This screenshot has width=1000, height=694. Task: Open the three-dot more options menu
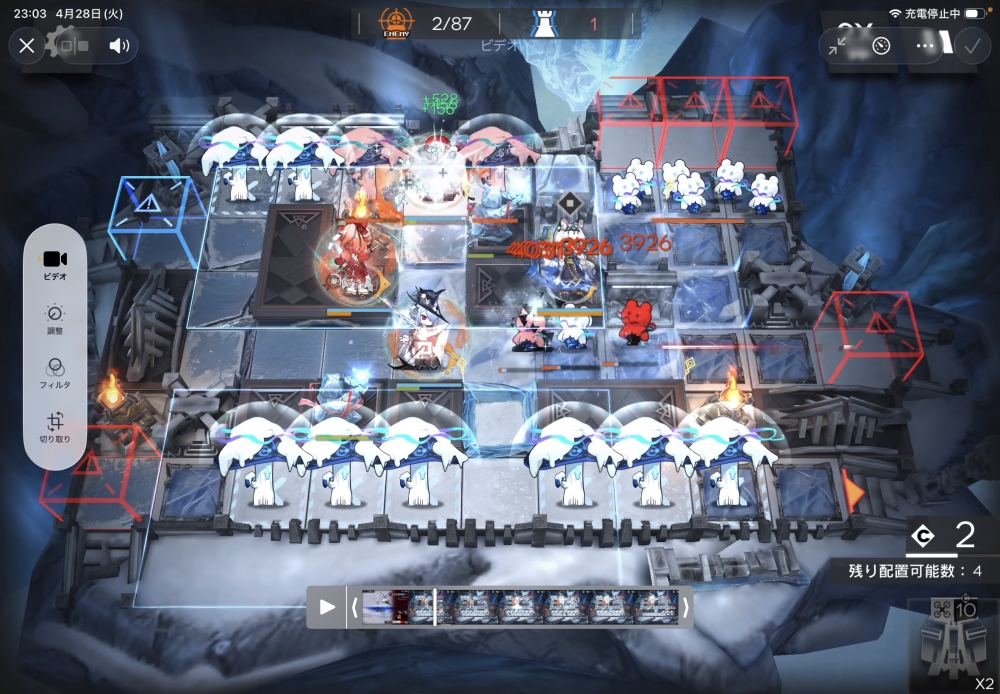pos(925,45)
